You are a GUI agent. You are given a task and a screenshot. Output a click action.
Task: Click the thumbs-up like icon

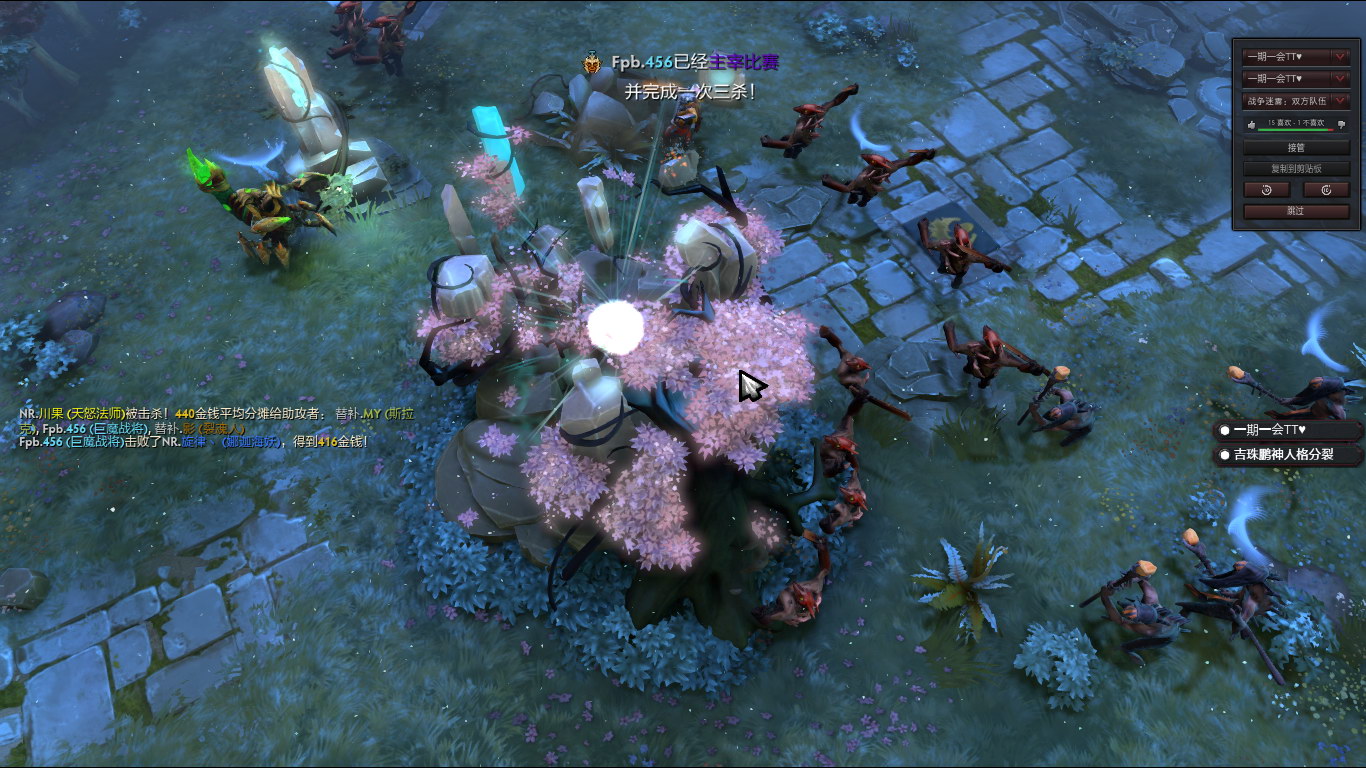coord(1251,124)
